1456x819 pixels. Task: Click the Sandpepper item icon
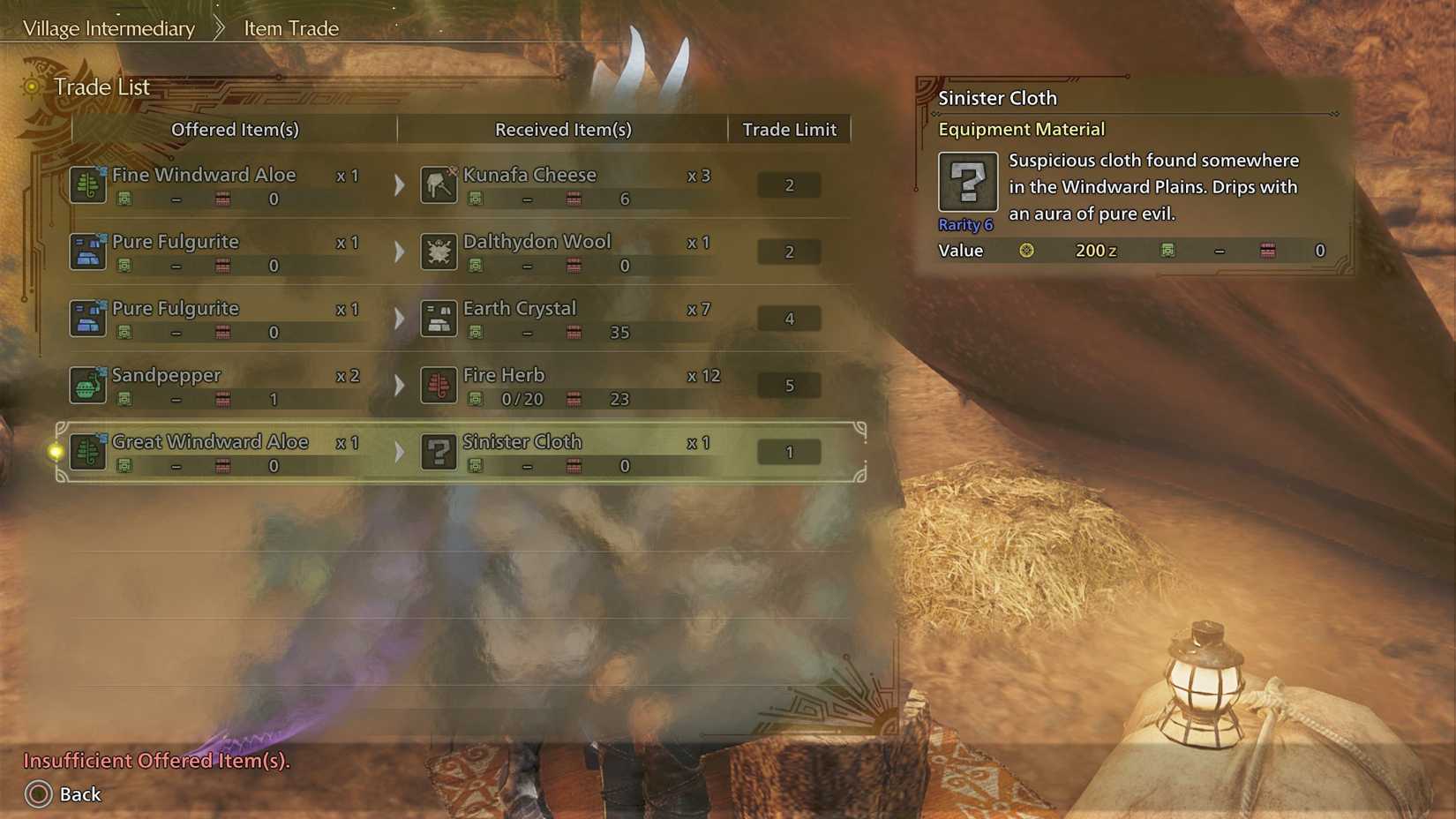87,385
